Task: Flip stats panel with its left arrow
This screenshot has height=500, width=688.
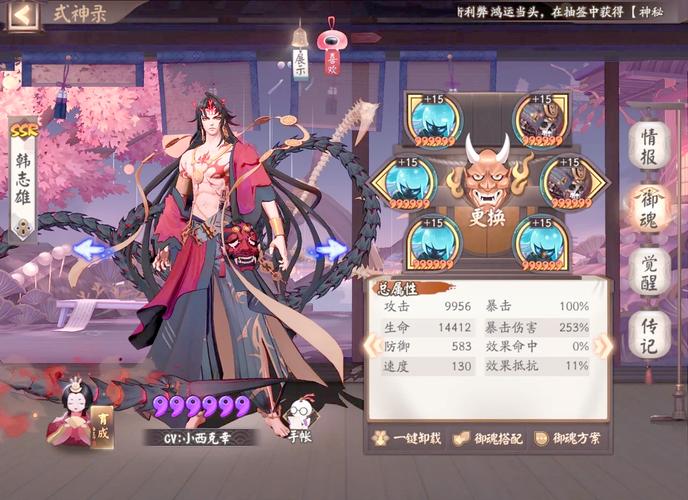Action: click(370, 346)
